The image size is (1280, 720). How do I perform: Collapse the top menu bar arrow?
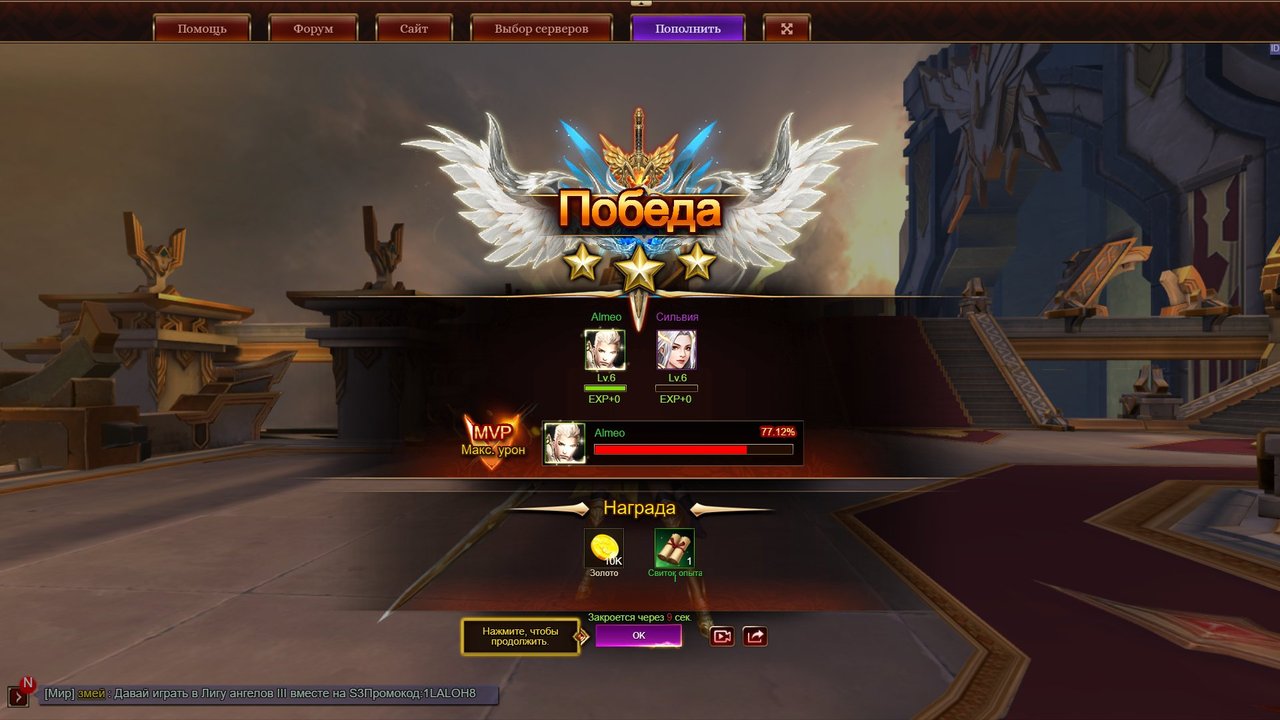pos(640,4)
